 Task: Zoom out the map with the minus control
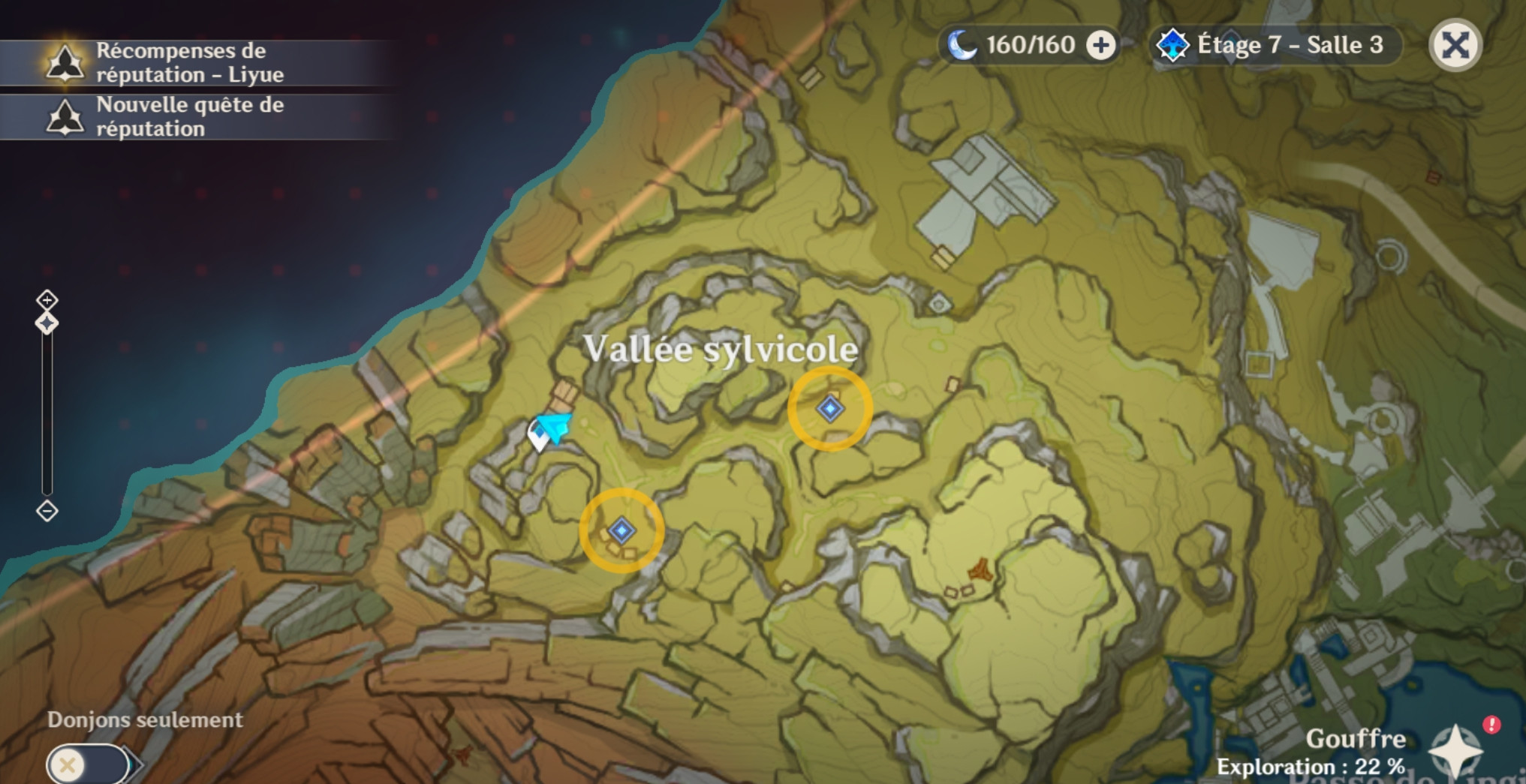point(47,511)
